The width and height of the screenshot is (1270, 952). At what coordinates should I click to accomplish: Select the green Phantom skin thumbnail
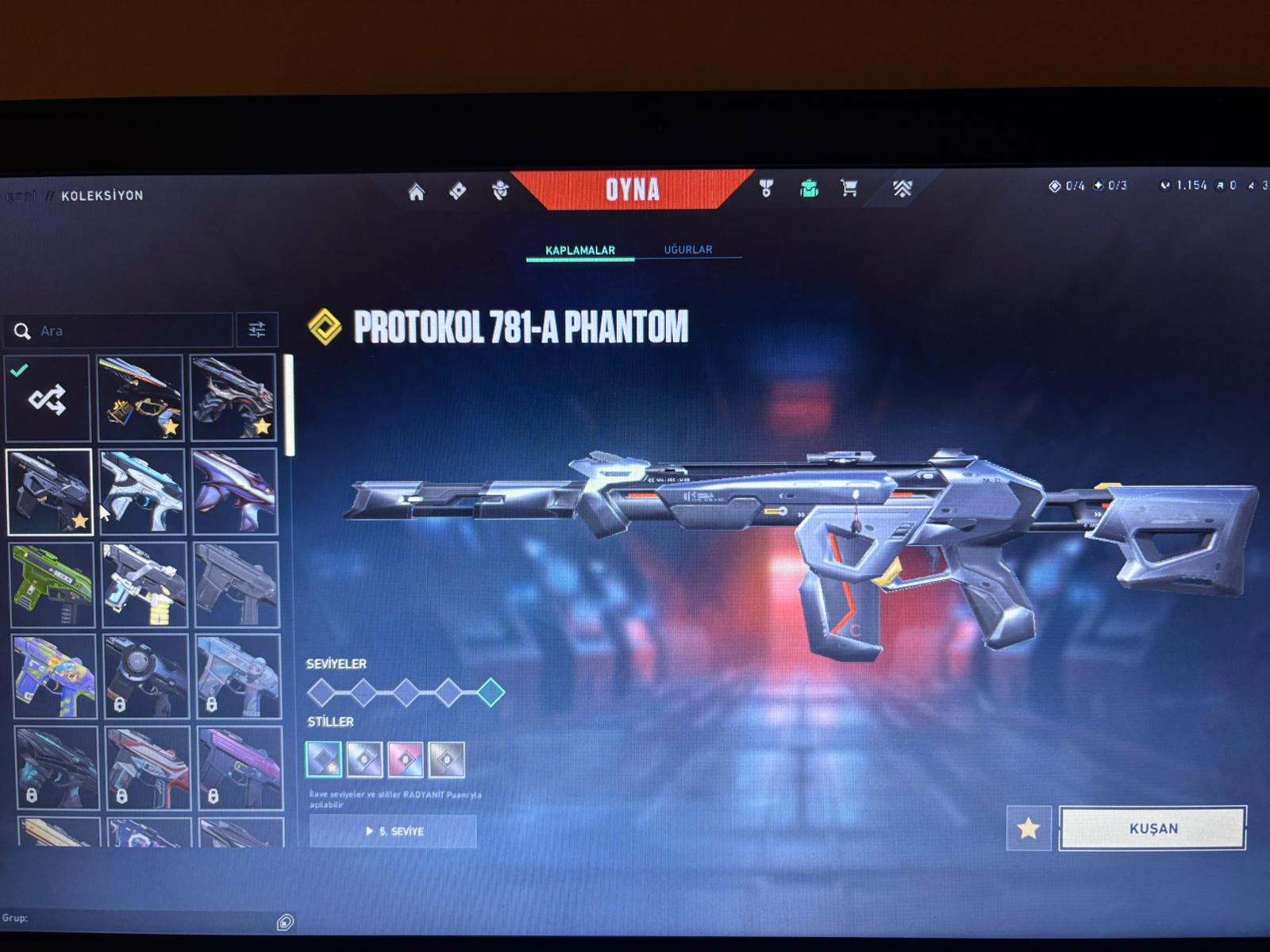(52, 585)
